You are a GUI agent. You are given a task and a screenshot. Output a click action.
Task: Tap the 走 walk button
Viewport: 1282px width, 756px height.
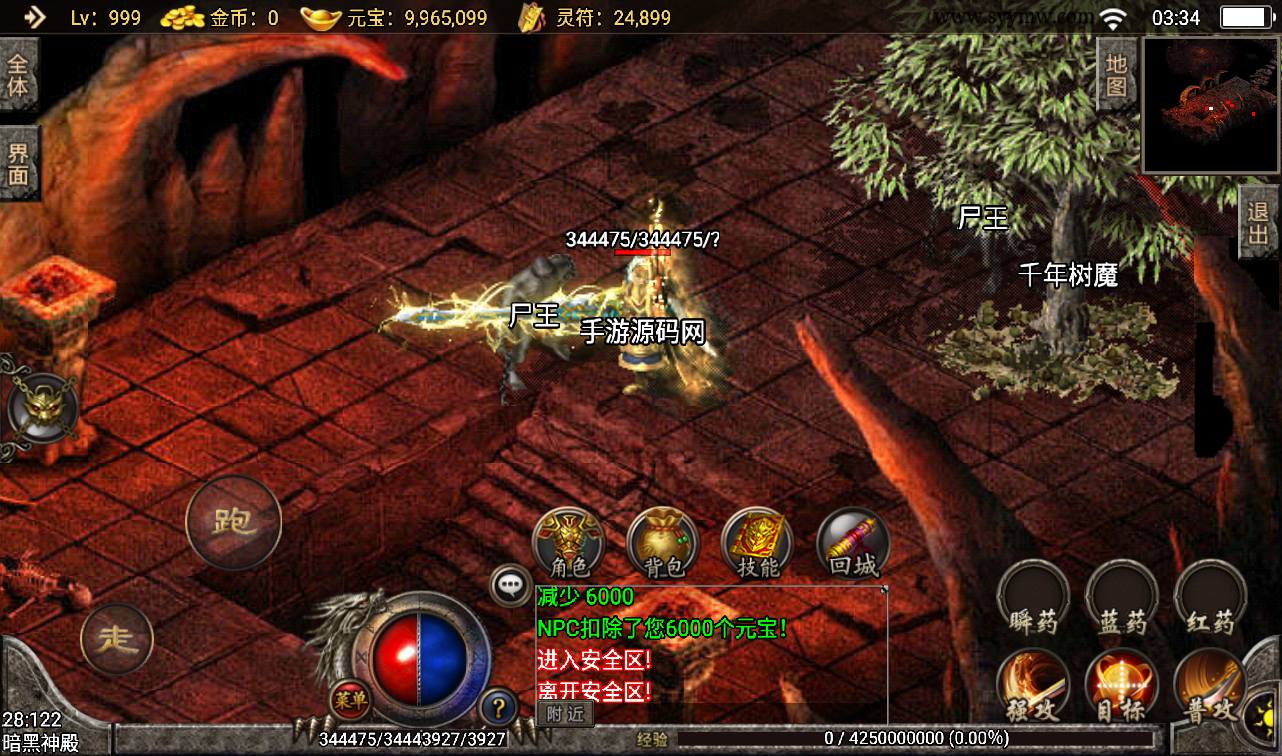pyautogui.click(x=117, y=640)
